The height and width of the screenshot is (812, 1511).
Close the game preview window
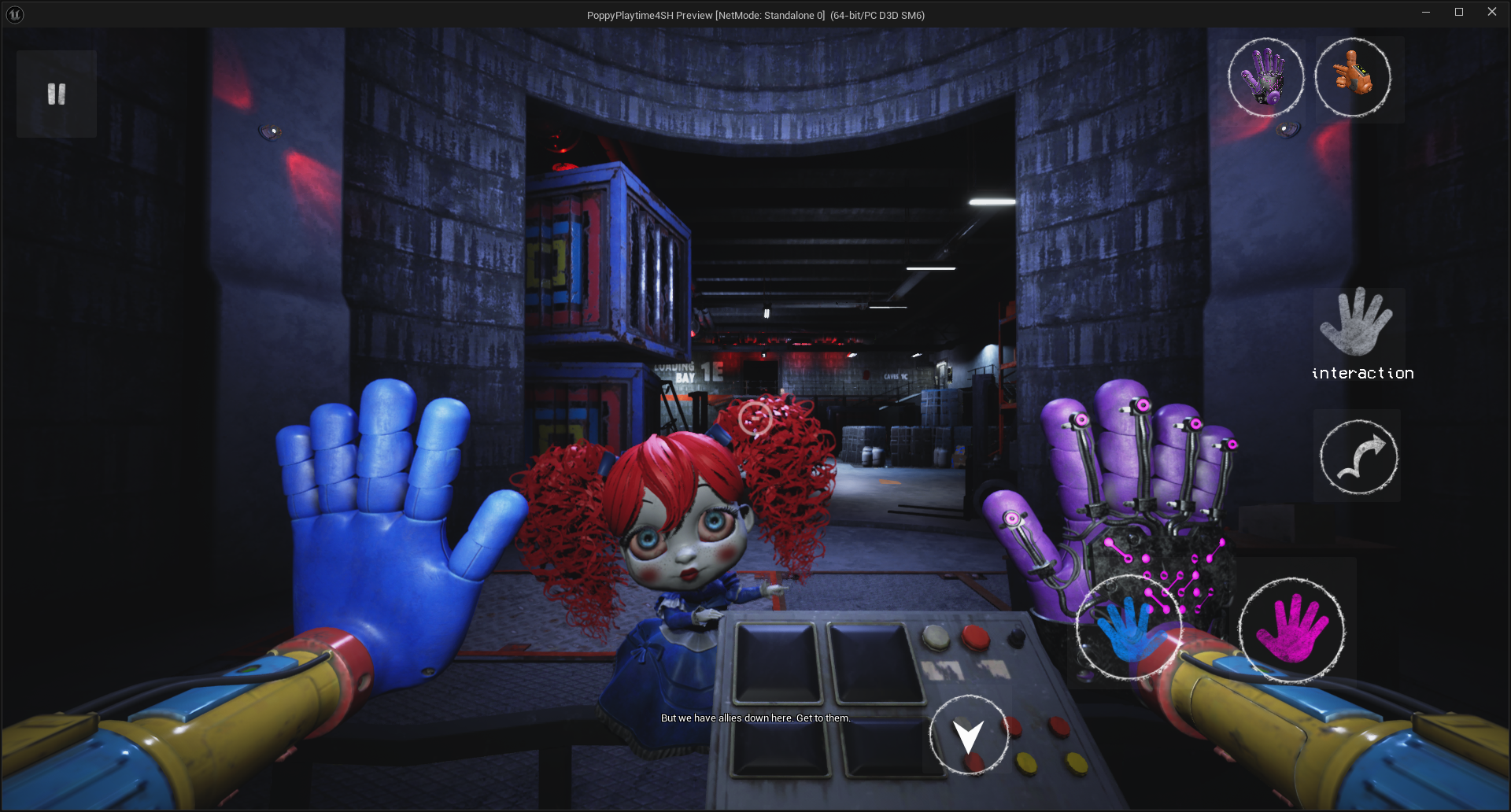pyautogui.click(x=1491, y=12)
